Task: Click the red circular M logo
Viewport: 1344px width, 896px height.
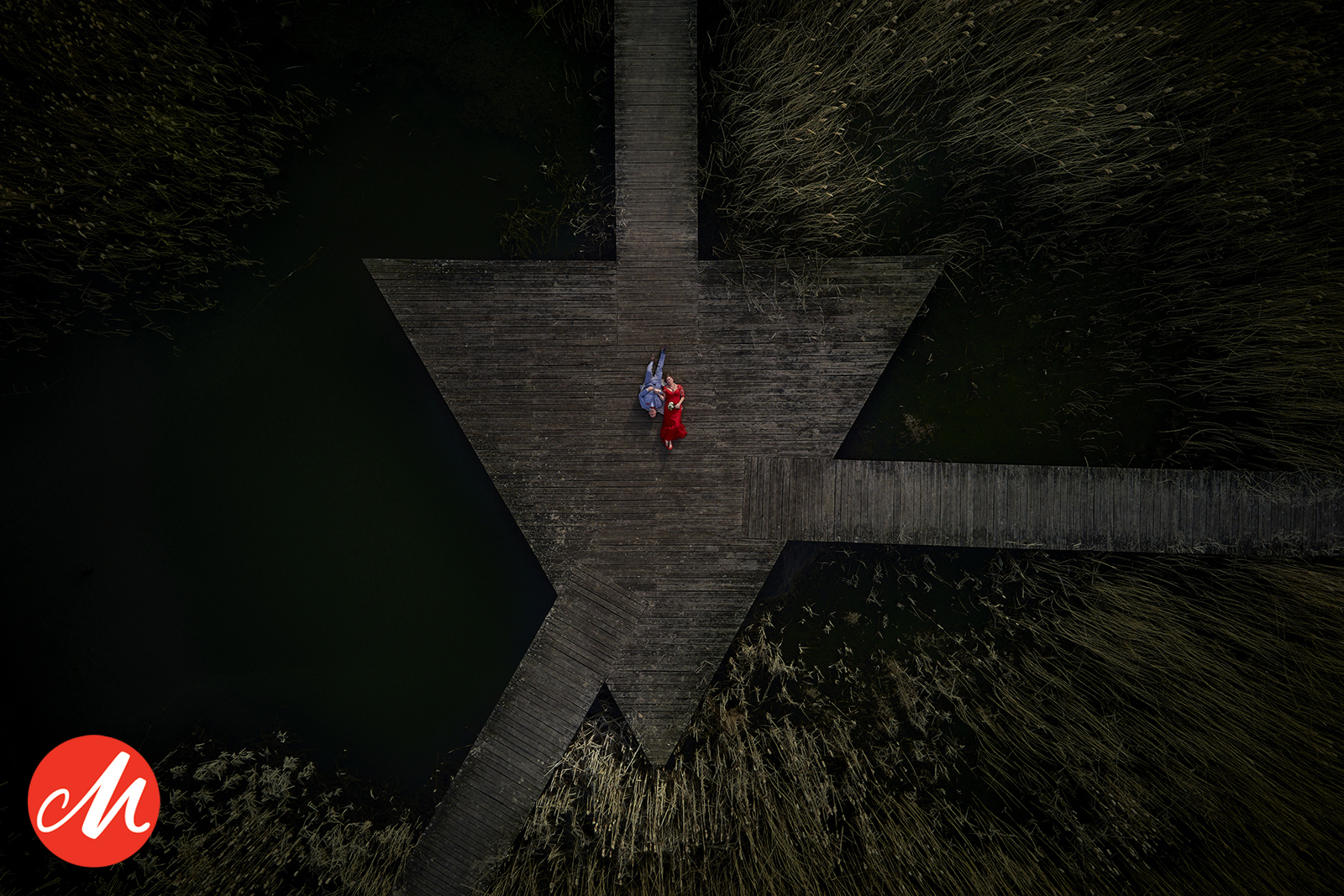Action: click(93, 800)
